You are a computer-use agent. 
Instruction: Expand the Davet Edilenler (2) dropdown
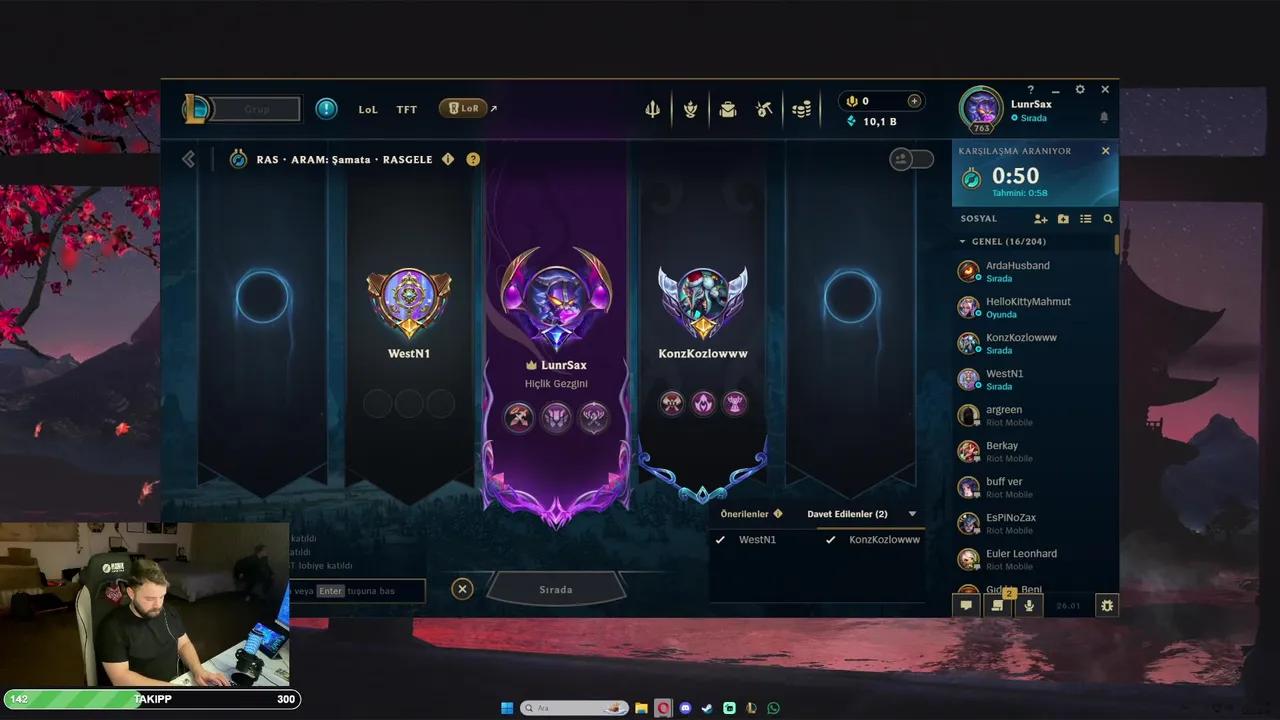tap(911, 513)
